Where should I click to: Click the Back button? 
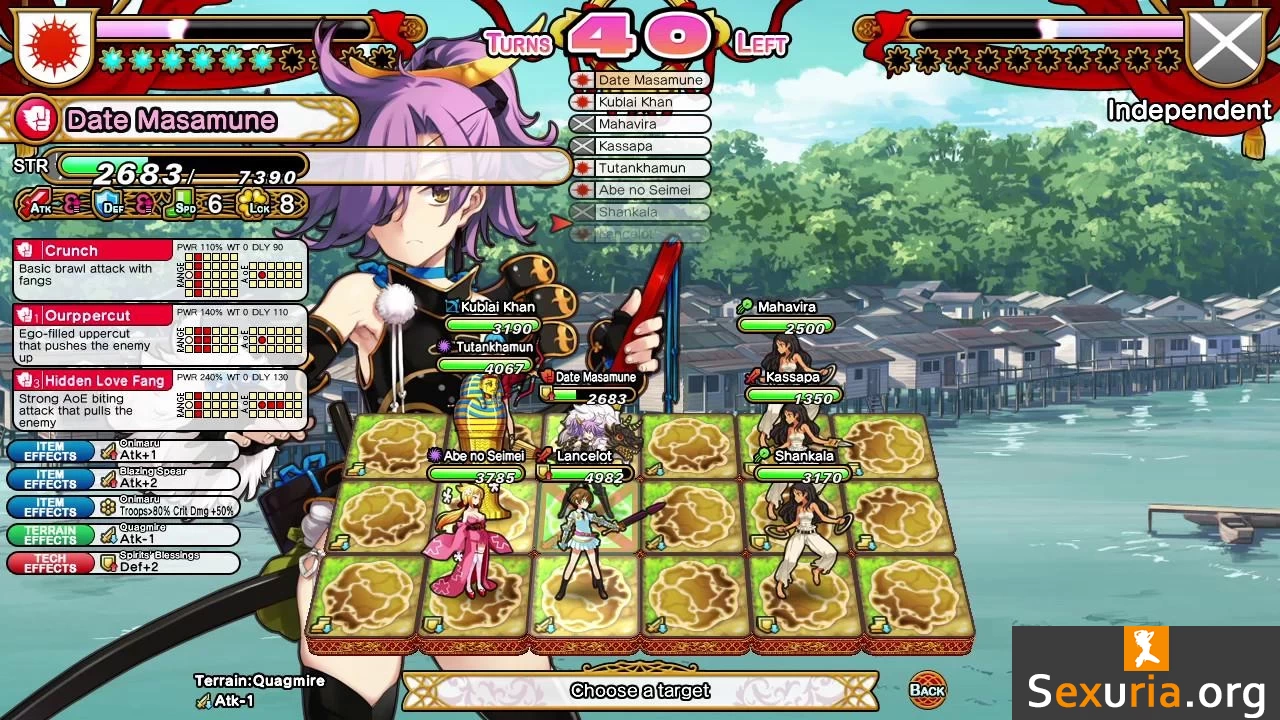(927, 689)
